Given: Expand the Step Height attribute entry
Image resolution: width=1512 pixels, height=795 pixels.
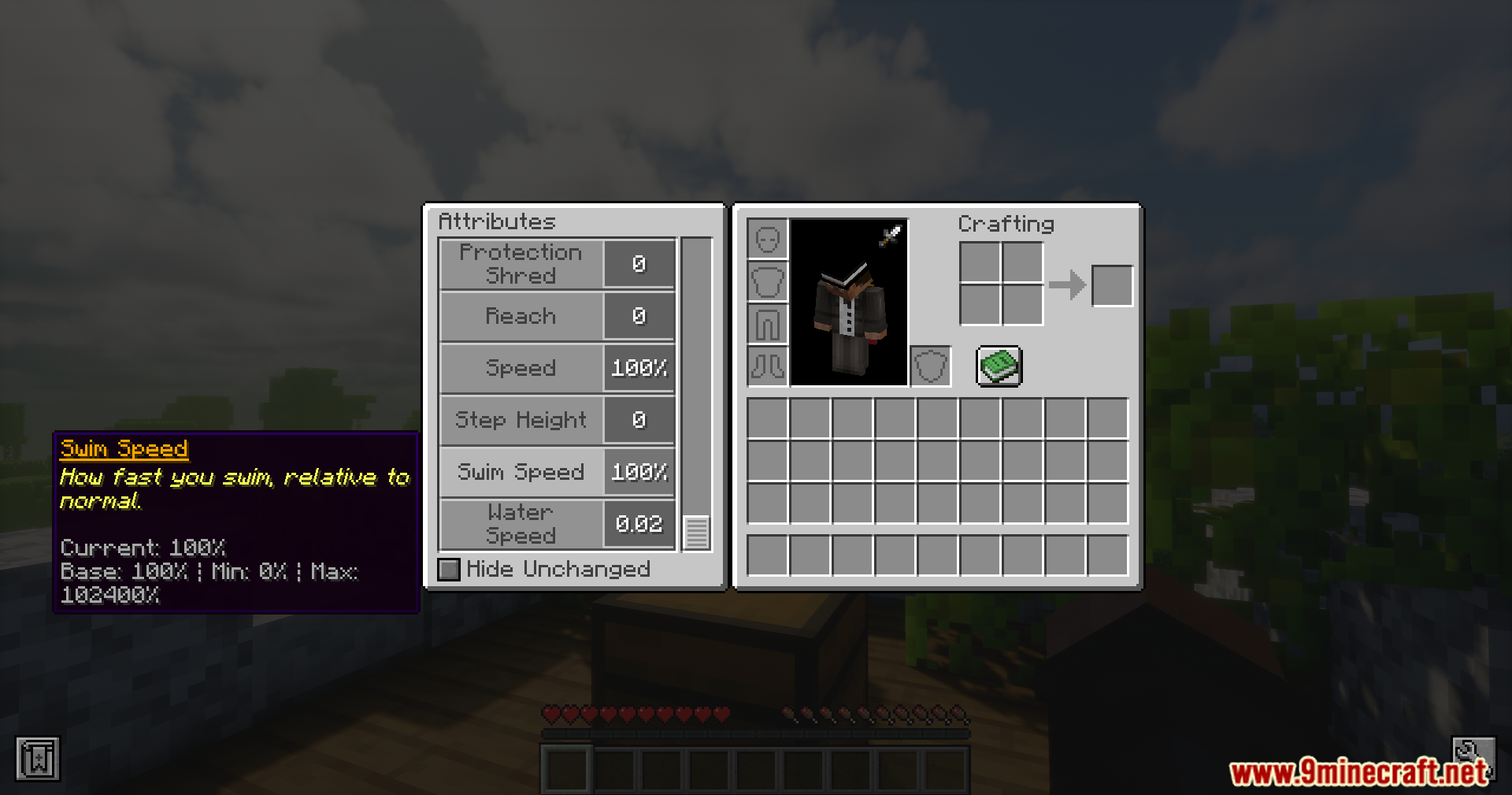Looking at the screenshot, I should (520, 419).
